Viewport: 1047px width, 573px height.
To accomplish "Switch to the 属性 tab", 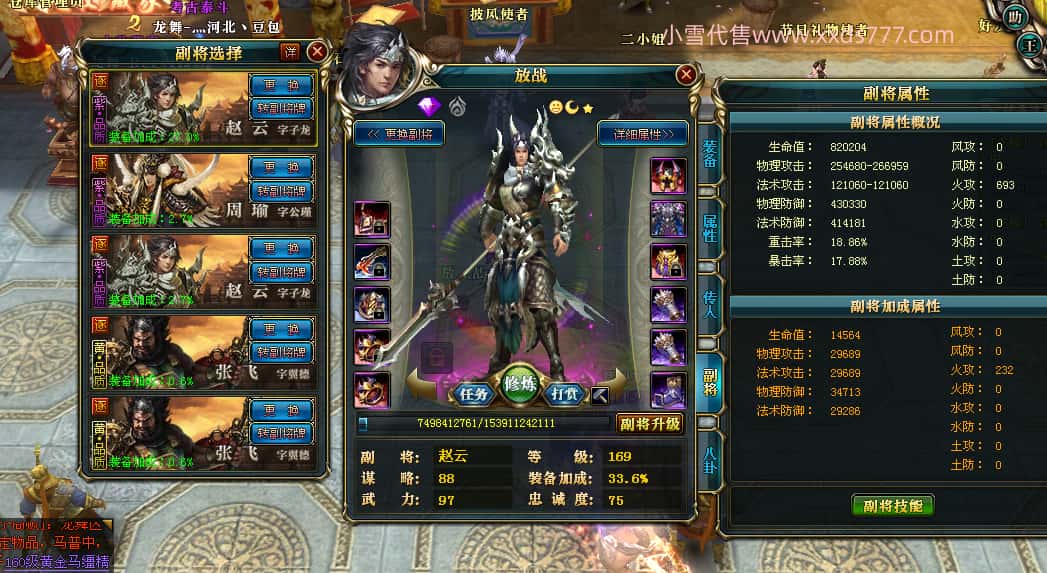I will [710, 228].
